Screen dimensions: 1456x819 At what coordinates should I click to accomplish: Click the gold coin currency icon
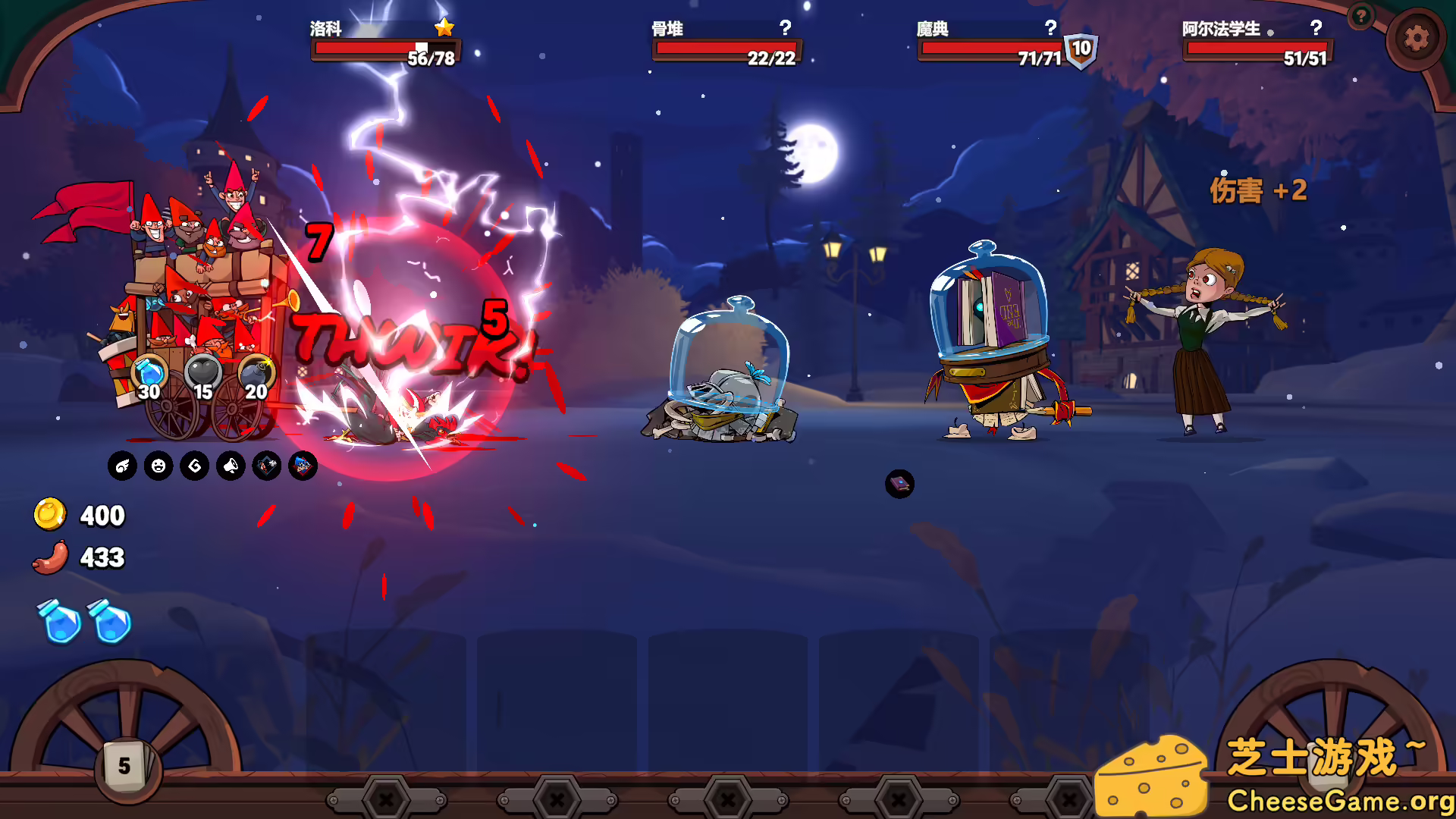(52, 515)
